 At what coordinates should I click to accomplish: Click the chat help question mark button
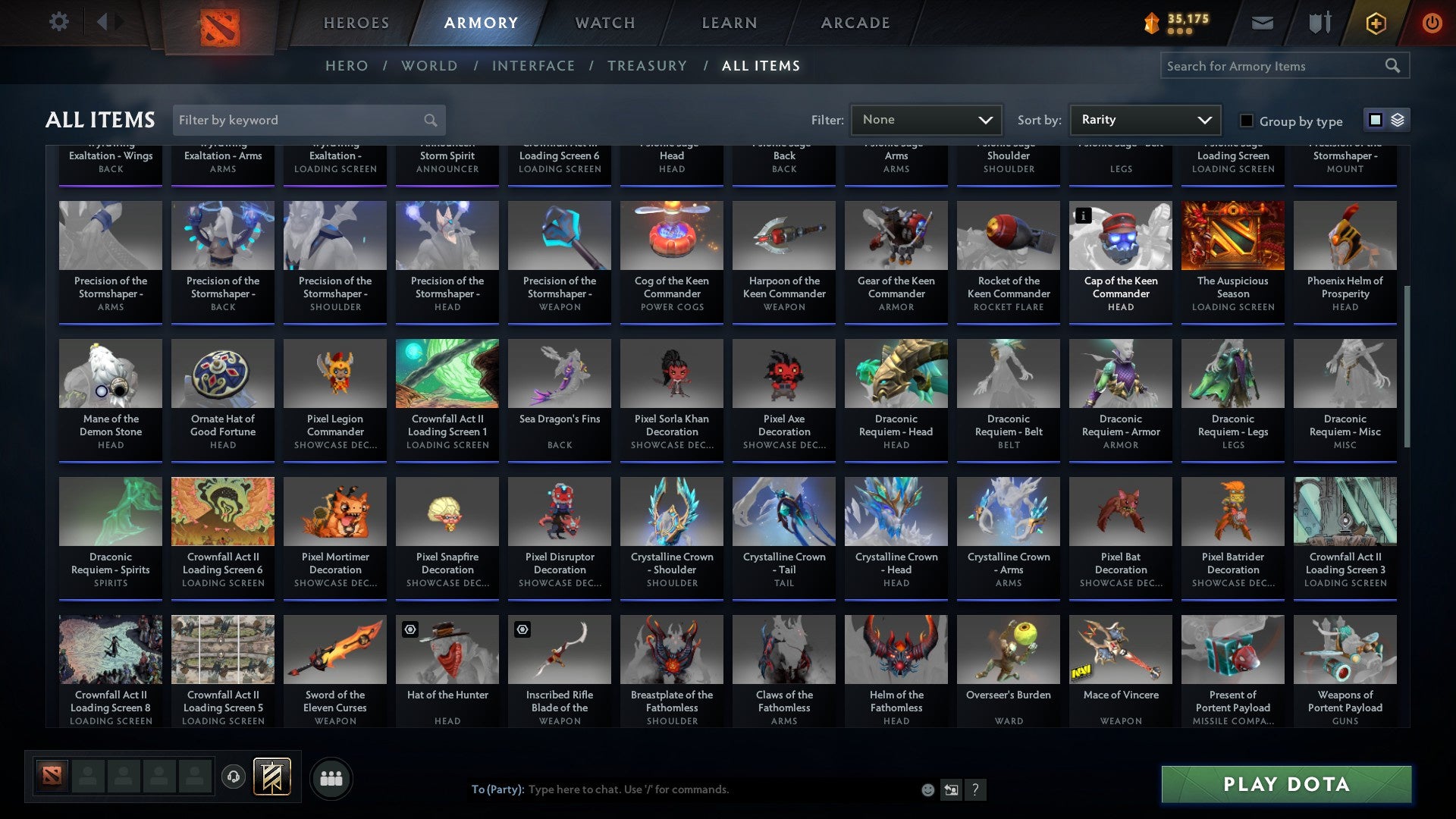[x=975, y=789]
